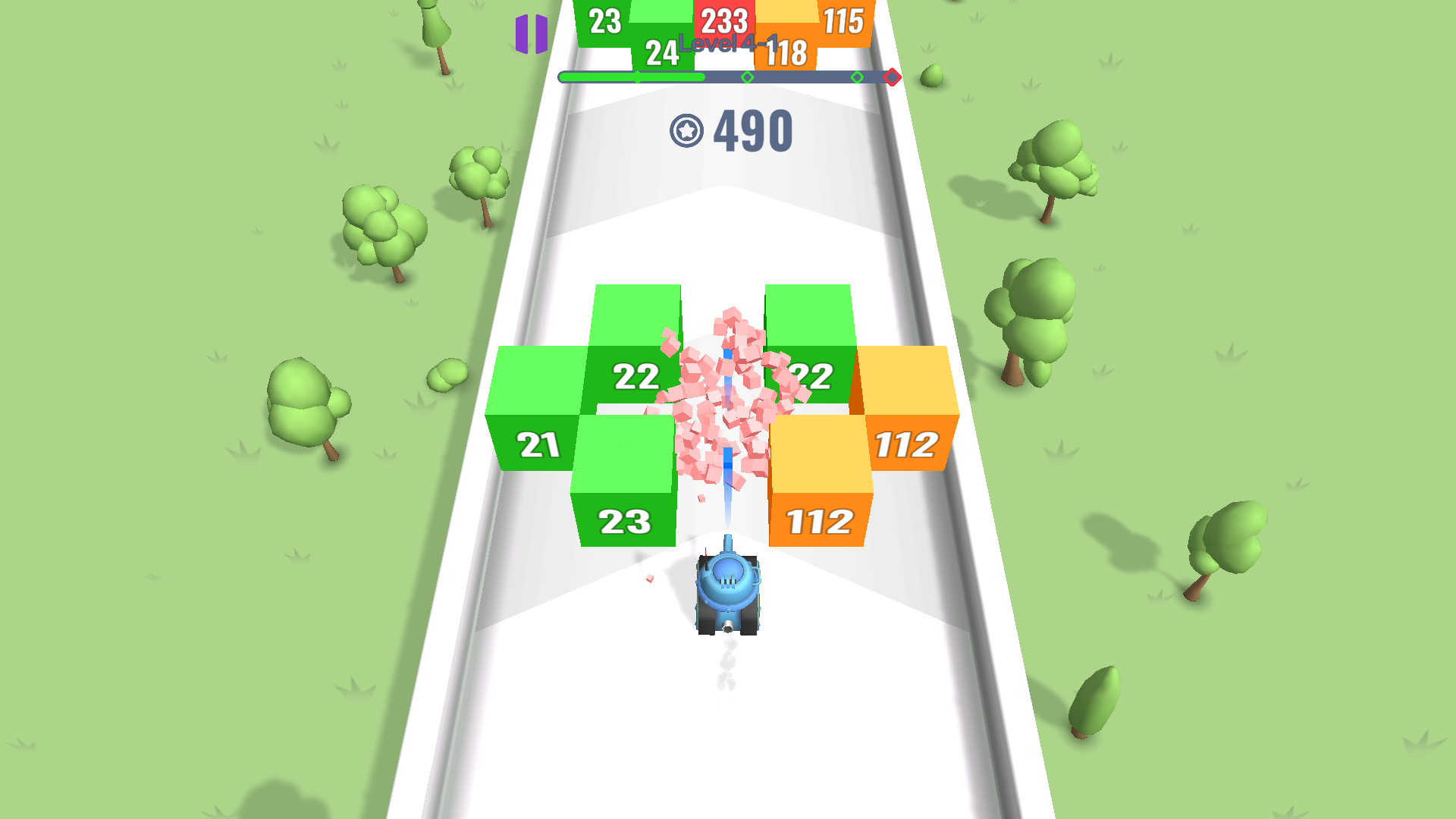1456x819 pixels.
Task: Tap the second green diamond marker near bar end
Action: 858,77
